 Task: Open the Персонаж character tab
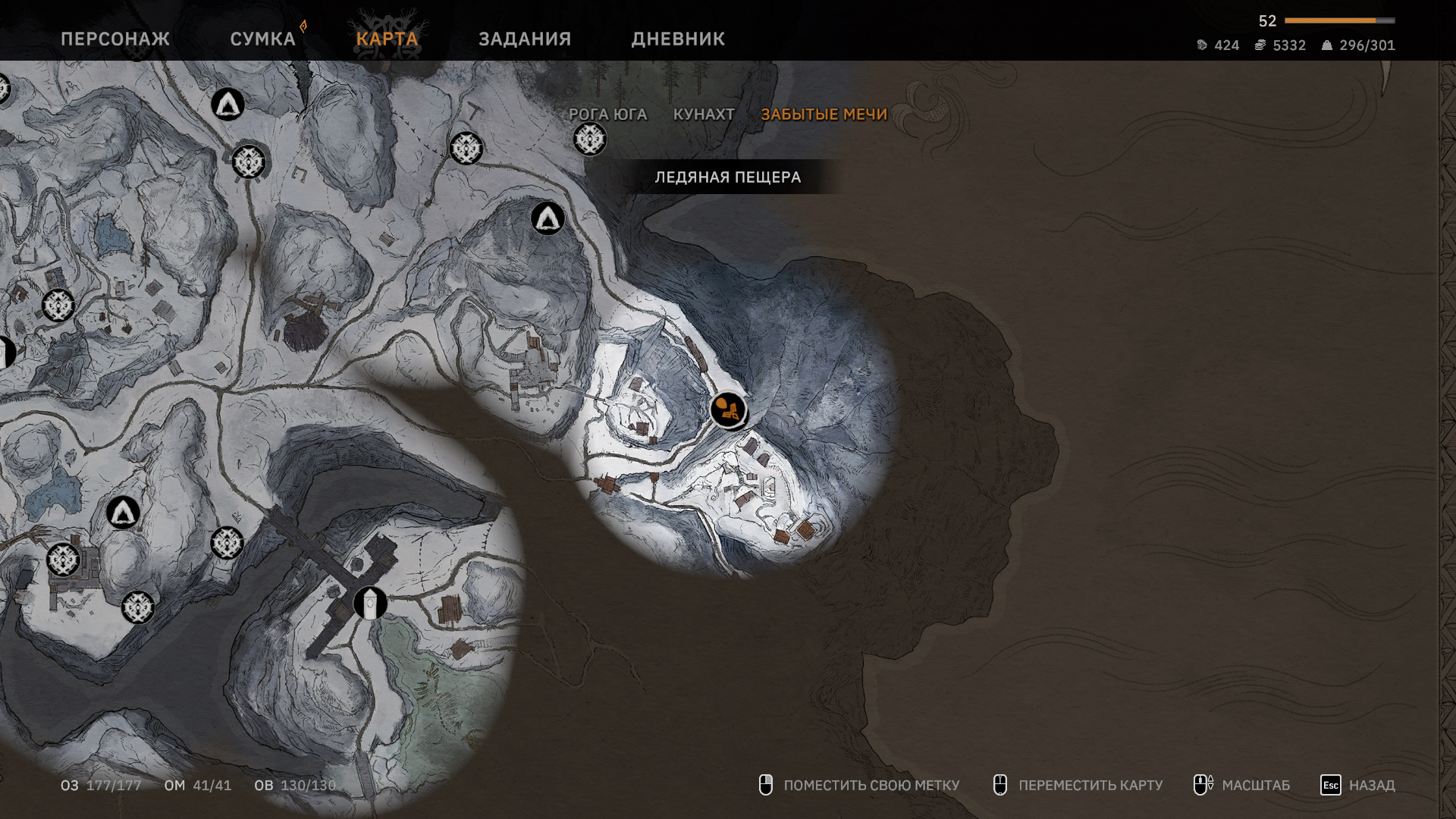pos(115,39)
